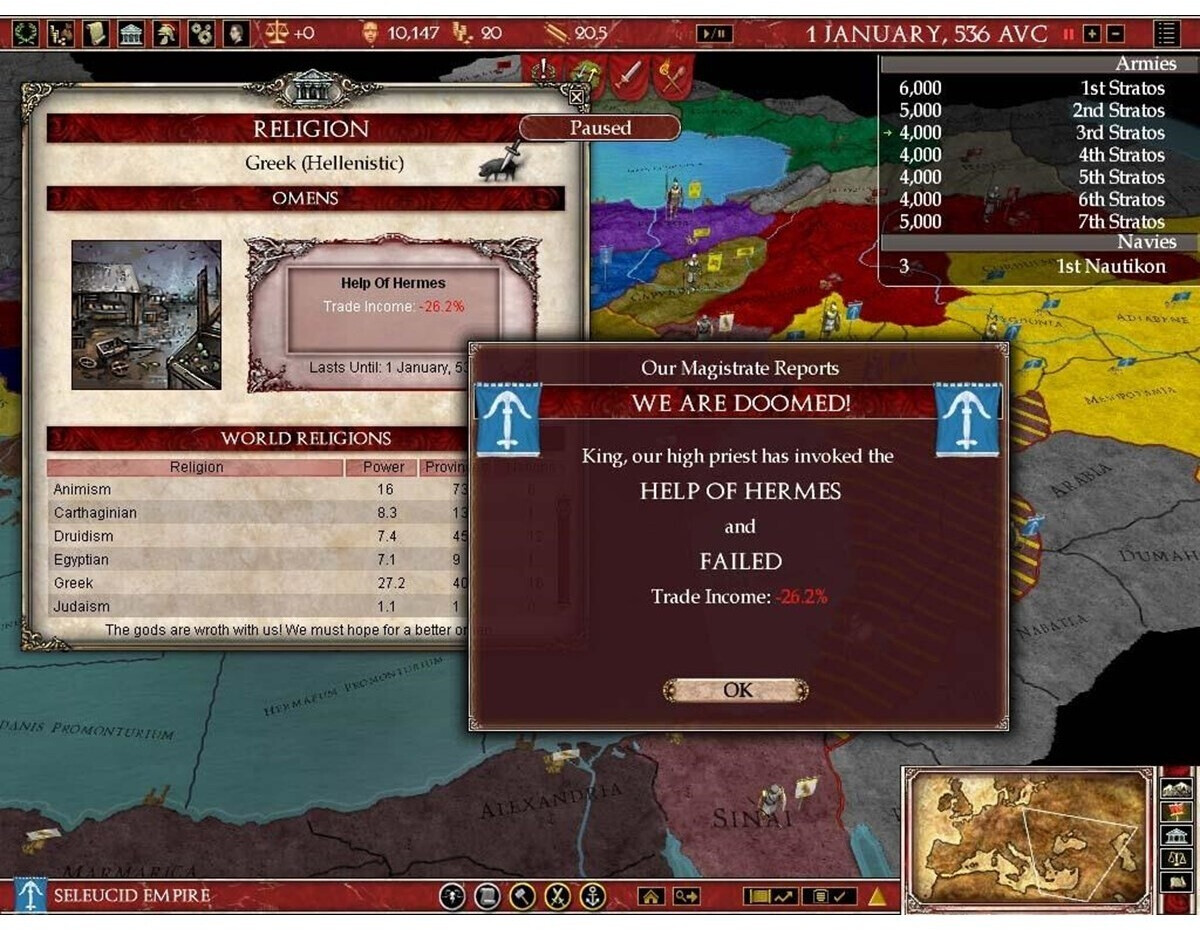Toggle the pause/play game speed button

click(715, 33)
